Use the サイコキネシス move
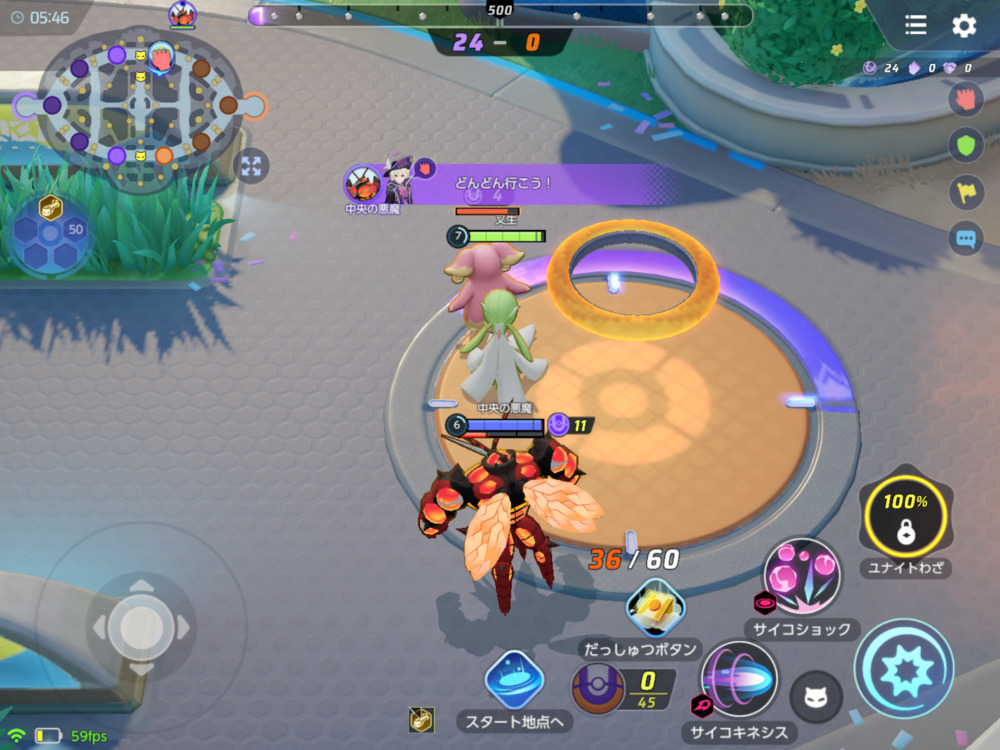 pyautogui.click(x=739, y=679)
